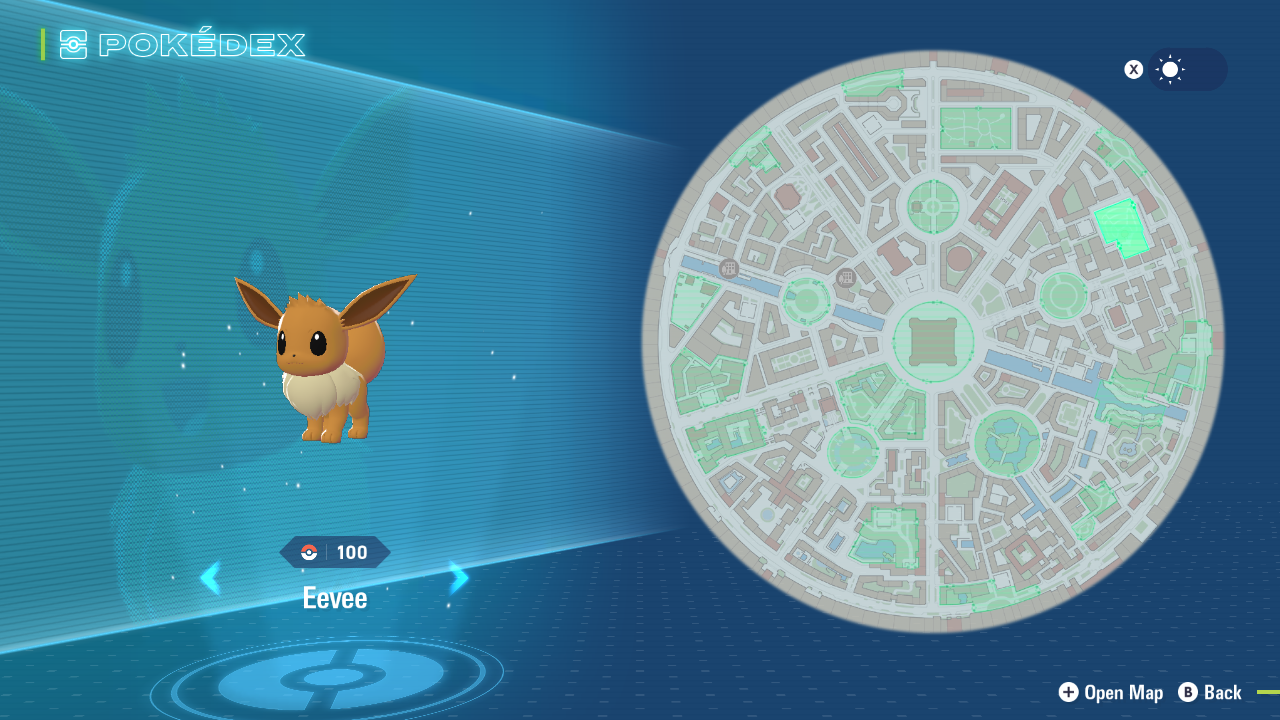Advance to the next Pokémon with the right arrow
The width and height of the screenshot is (1280, 720).
(458, 578)
